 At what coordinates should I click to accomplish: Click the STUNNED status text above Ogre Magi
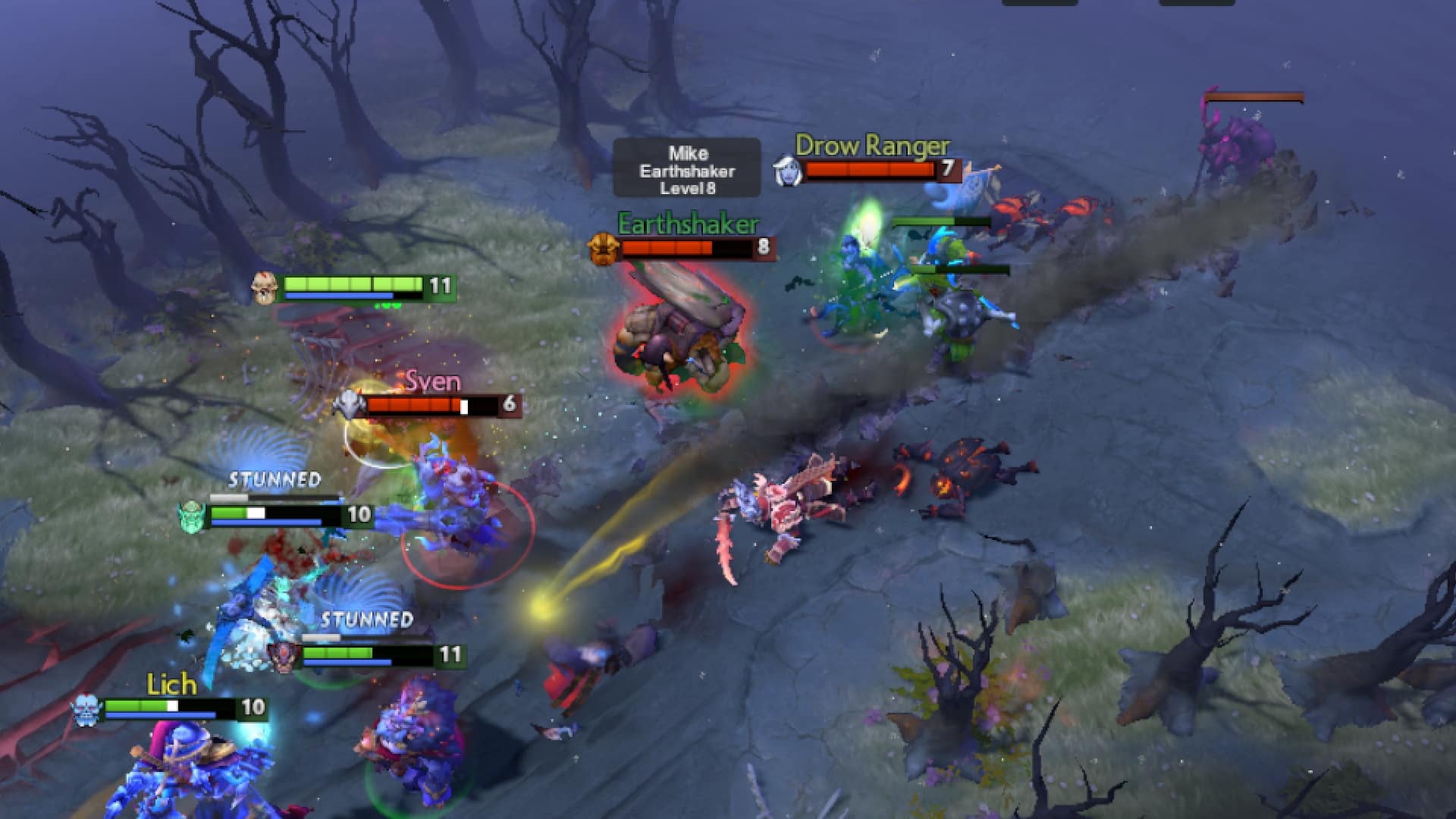[x=273, y=479]
